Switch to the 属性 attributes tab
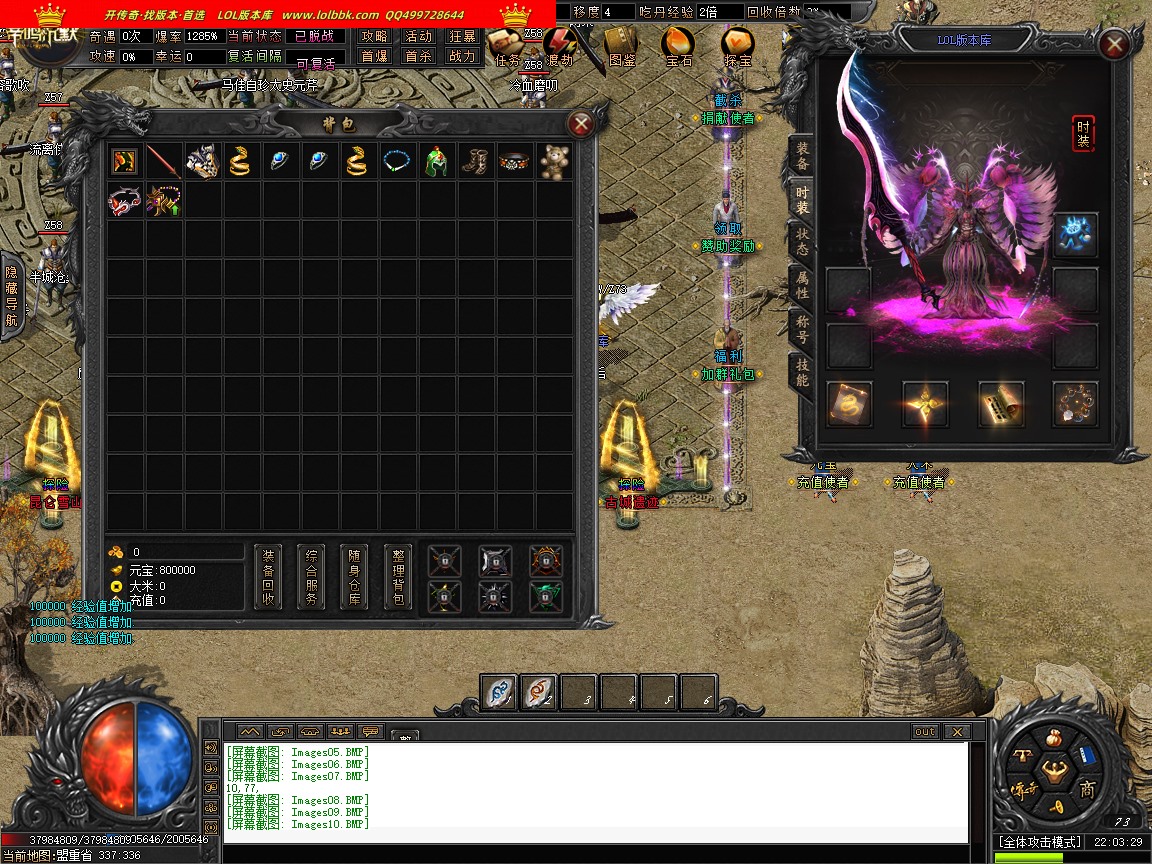 click(802, 285)
